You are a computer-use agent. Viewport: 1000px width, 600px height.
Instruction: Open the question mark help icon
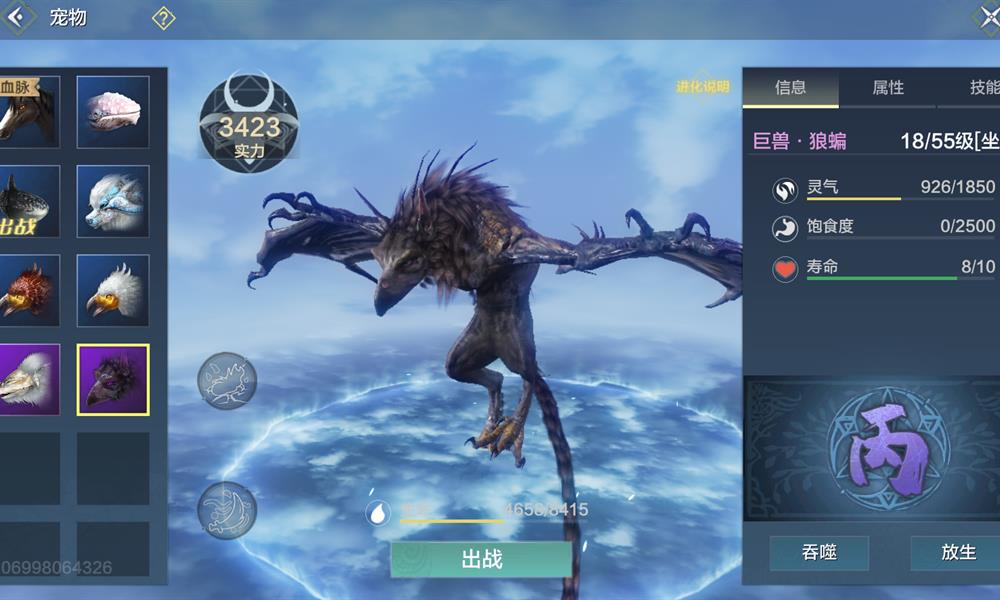[163, 18]
